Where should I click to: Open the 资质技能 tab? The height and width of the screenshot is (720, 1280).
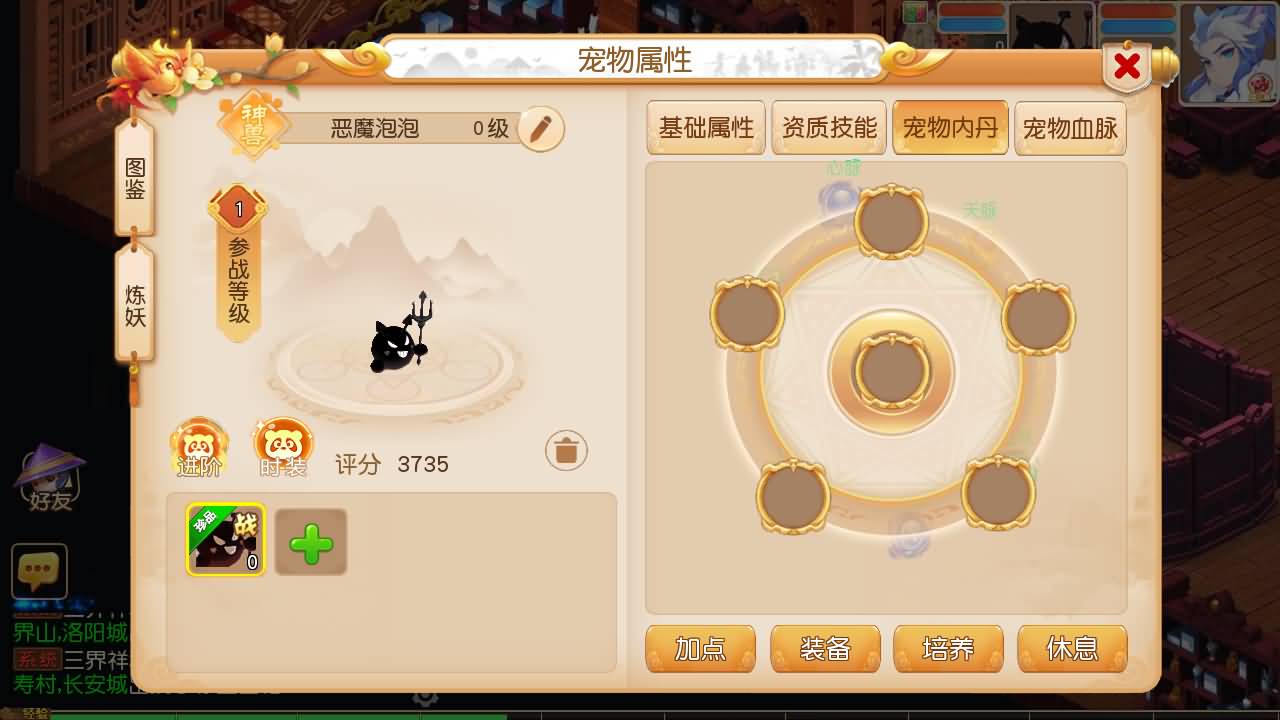click(x=828, y=127)
